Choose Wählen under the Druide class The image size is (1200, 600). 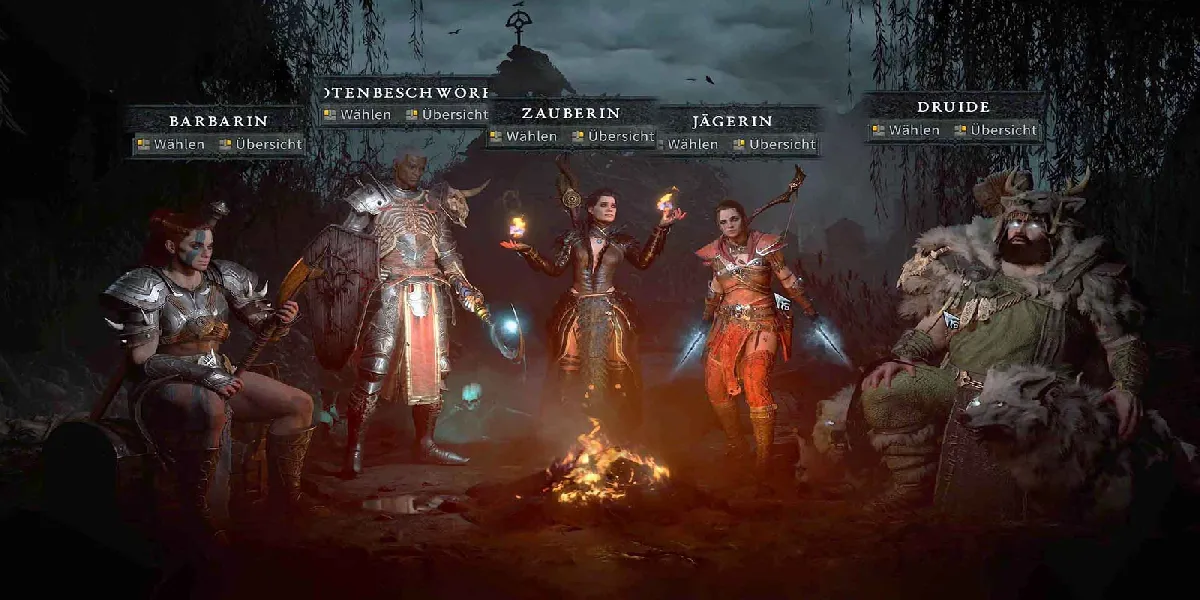pos(905,130)
